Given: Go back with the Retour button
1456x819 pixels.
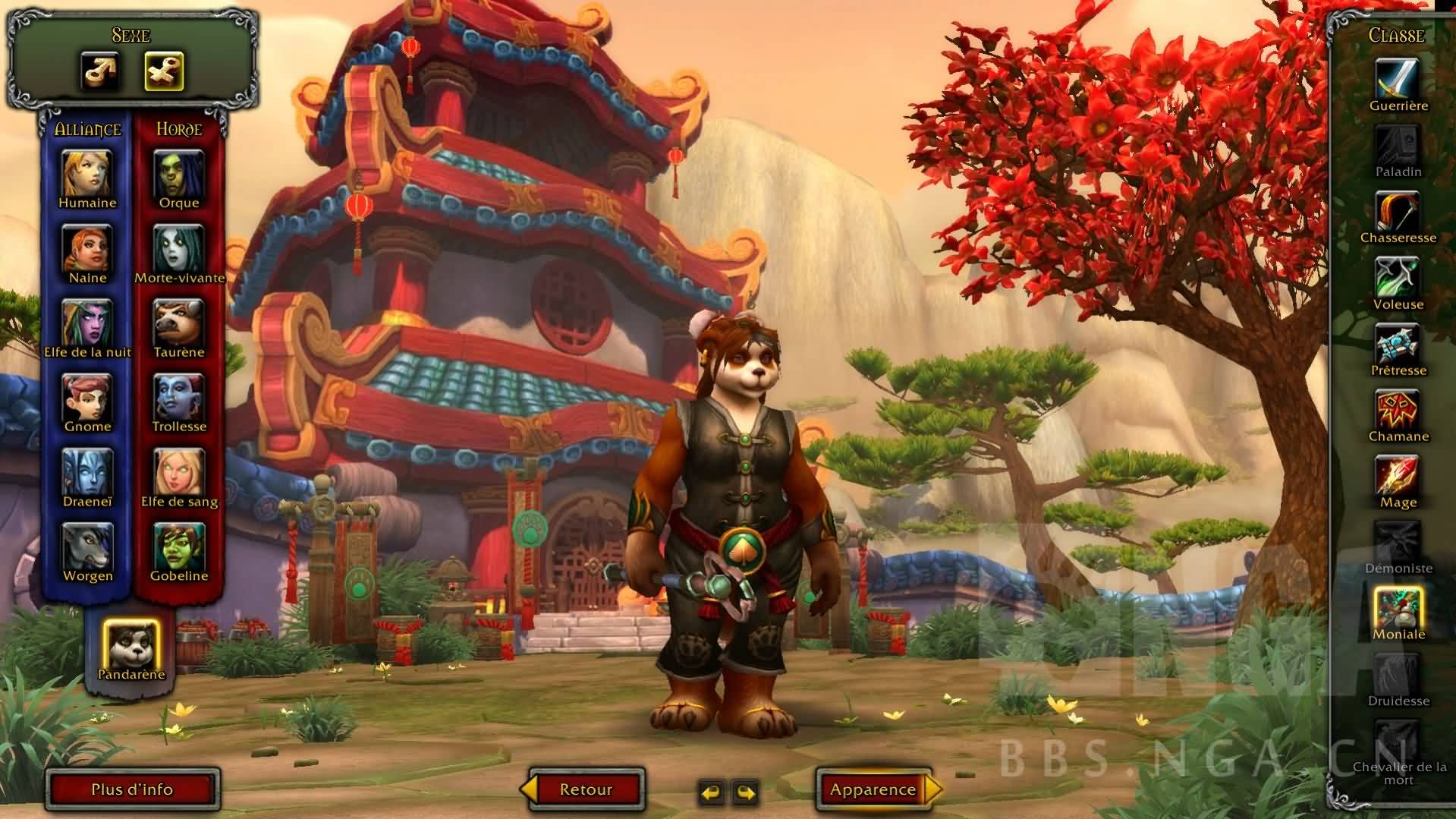Looking at the screenshot, I should tap(585, 789).
